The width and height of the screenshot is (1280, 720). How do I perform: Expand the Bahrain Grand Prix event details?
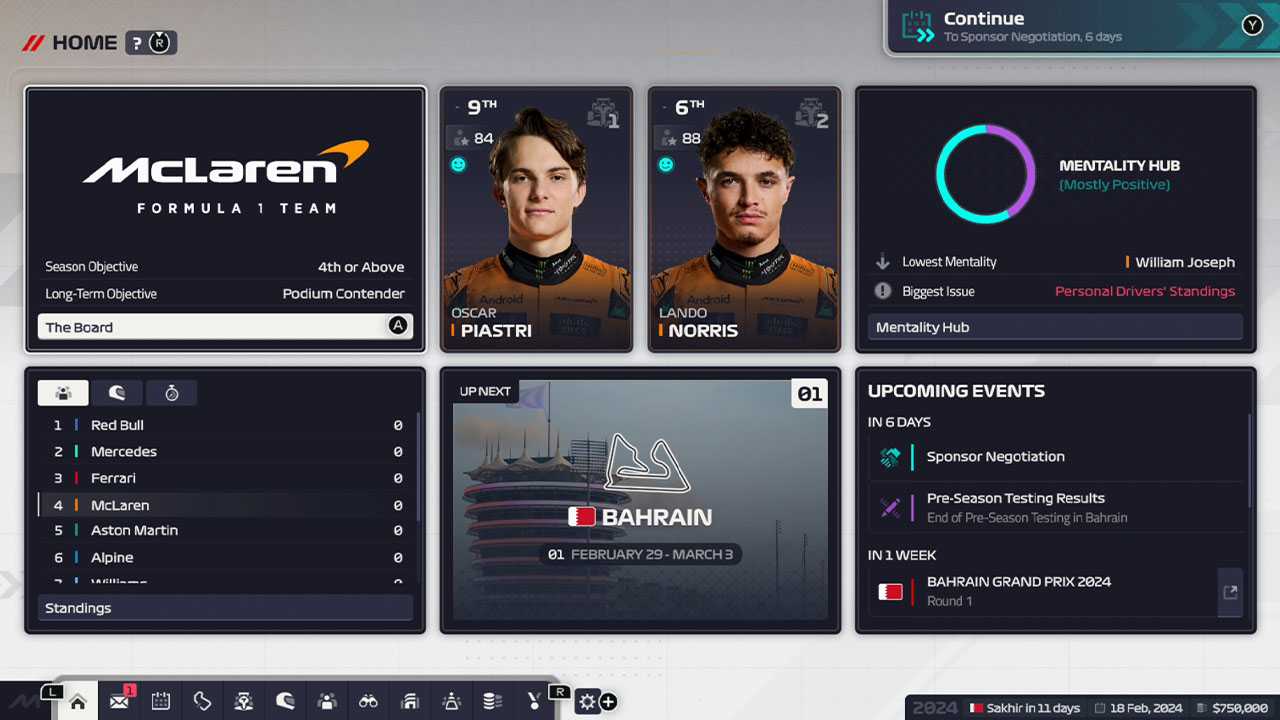1231,591
